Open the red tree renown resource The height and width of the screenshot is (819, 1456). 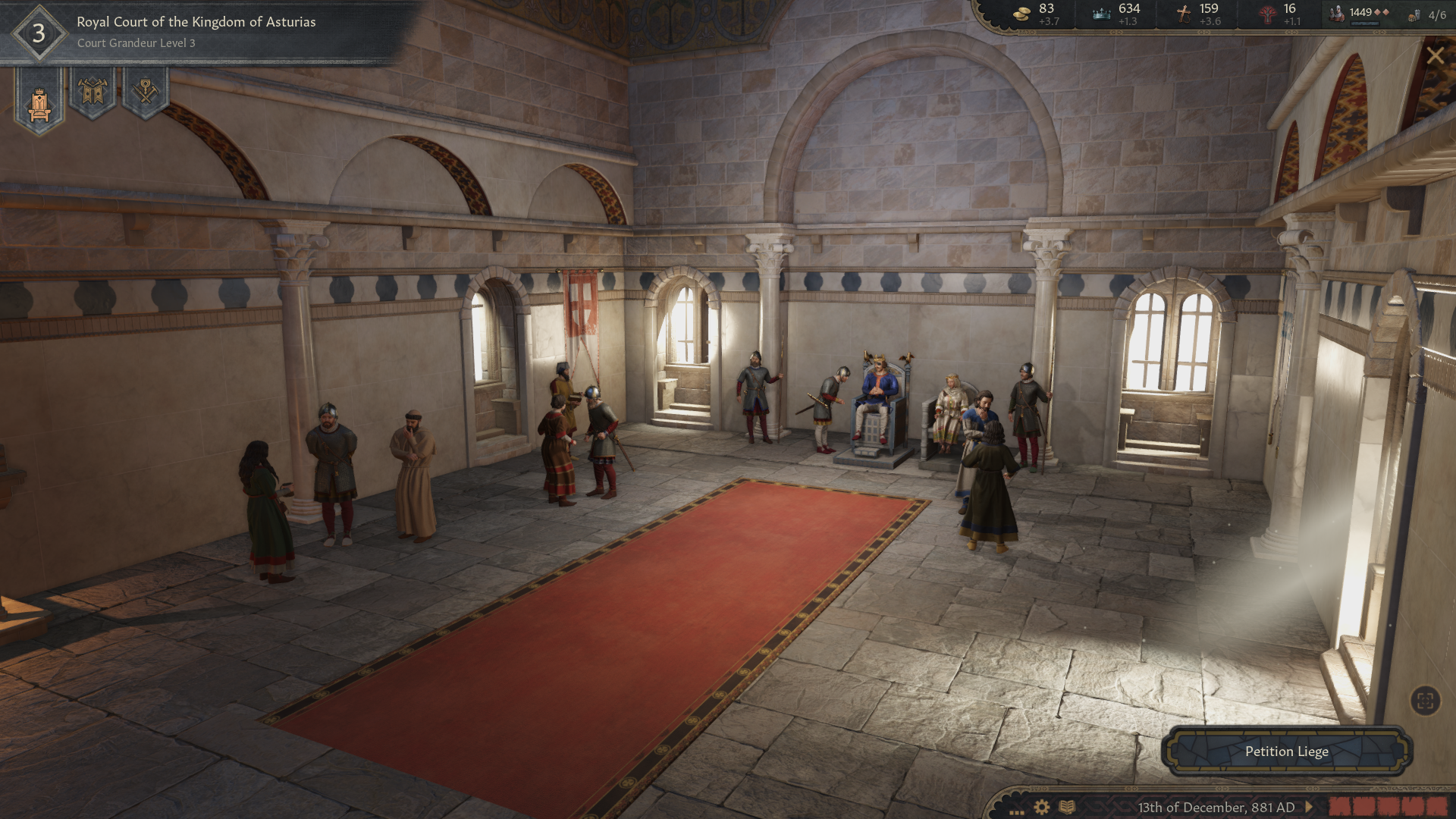point(1279,14)
